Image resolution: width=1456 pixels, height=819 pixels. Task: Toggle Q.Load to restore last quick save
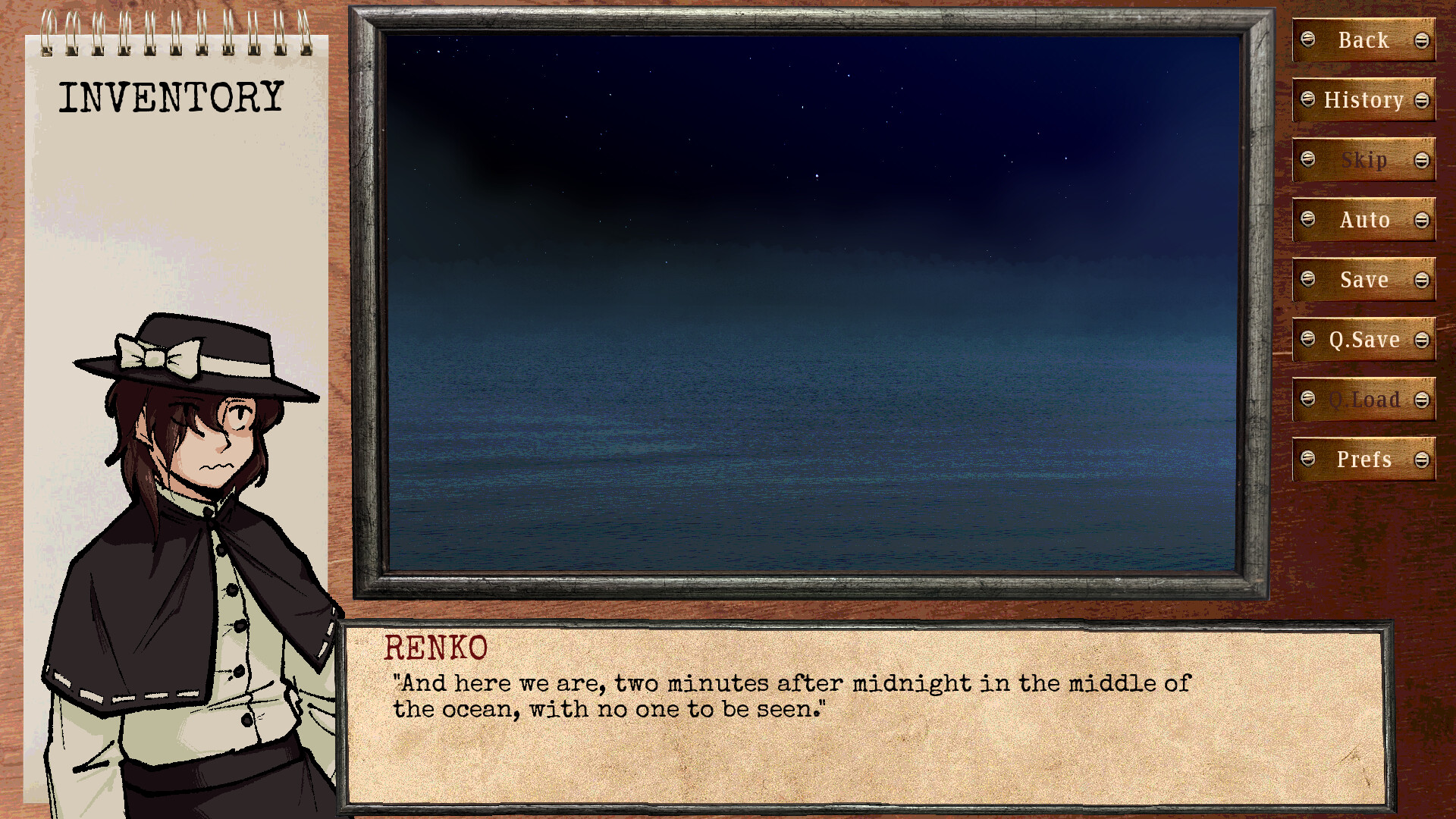pyautogui.click(x=1365, y=400)
